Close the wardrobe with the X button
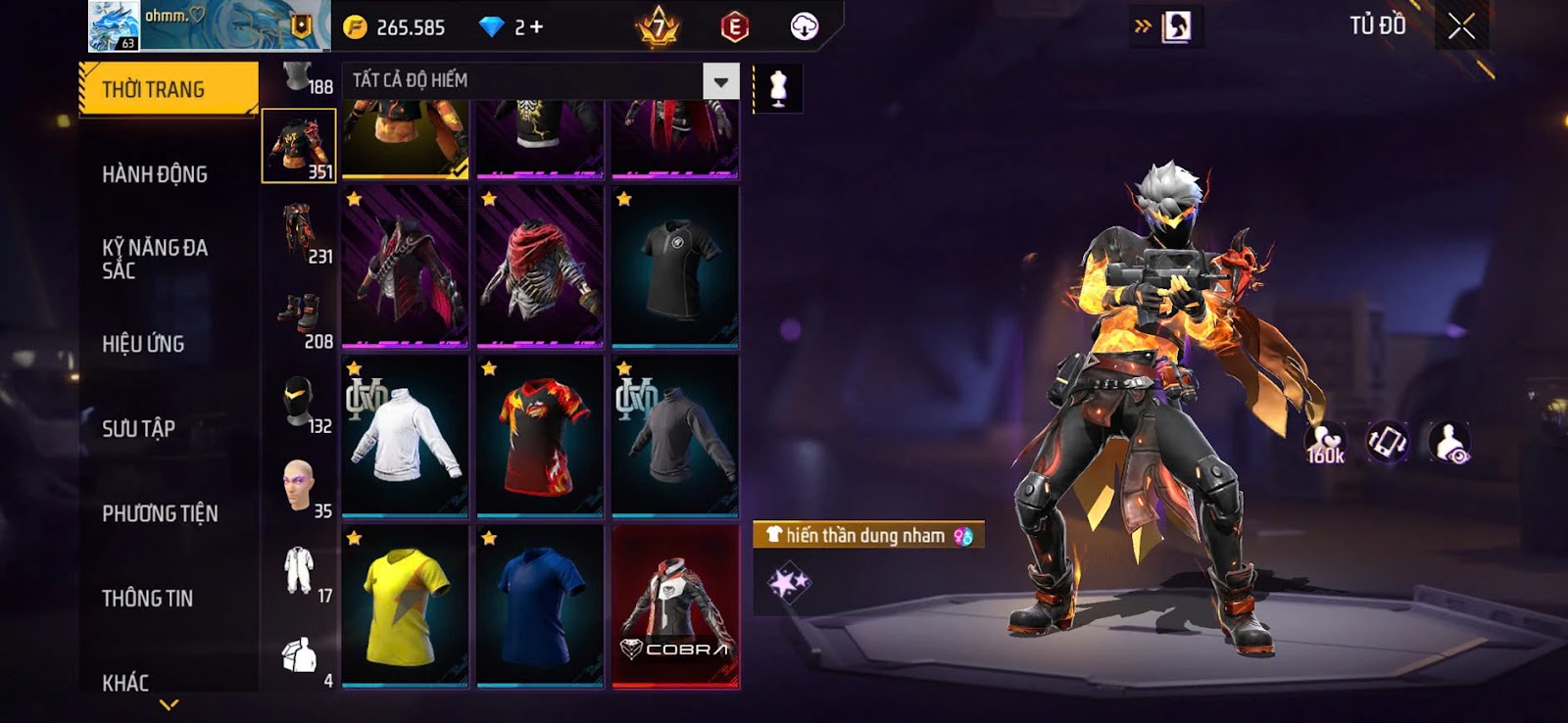 [x=1461, y=27]
